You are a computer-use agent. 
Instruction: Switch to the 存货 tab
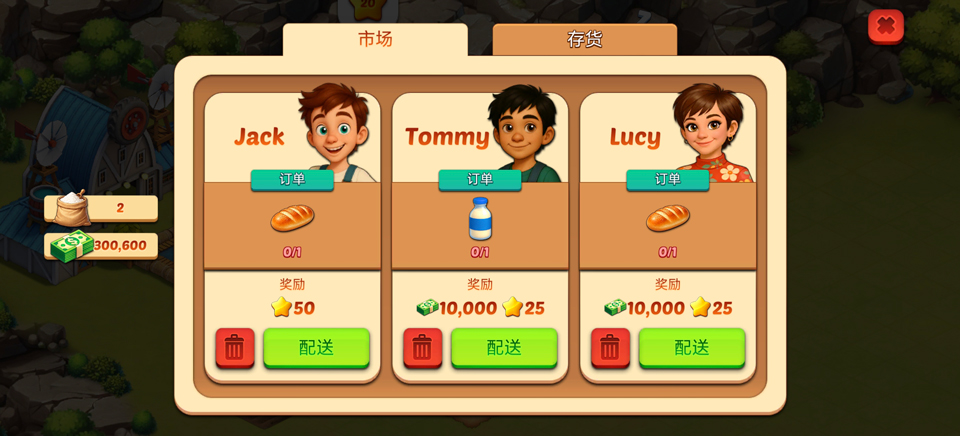click(x=584, y=40)
